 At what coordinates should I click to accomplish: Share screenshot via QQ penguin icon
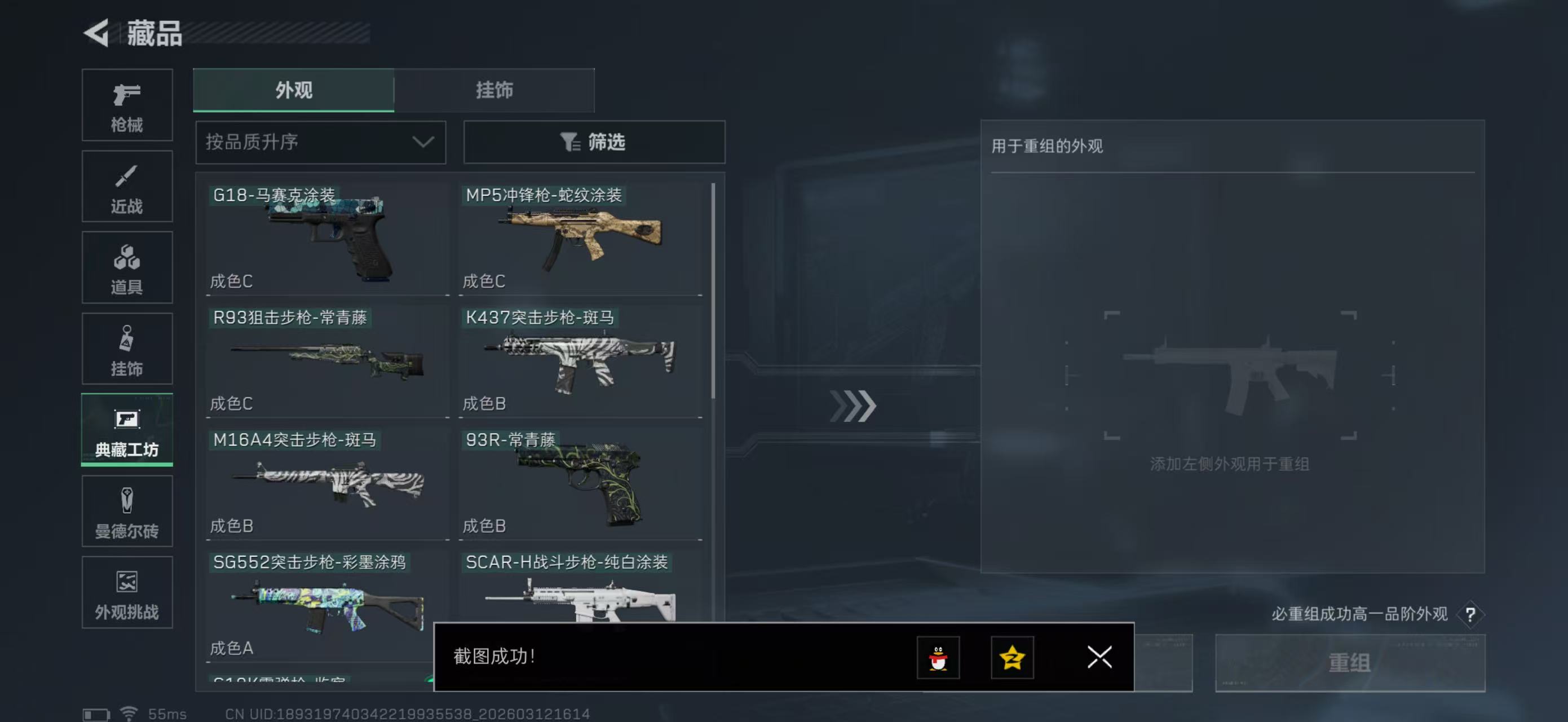coord(938,658)
